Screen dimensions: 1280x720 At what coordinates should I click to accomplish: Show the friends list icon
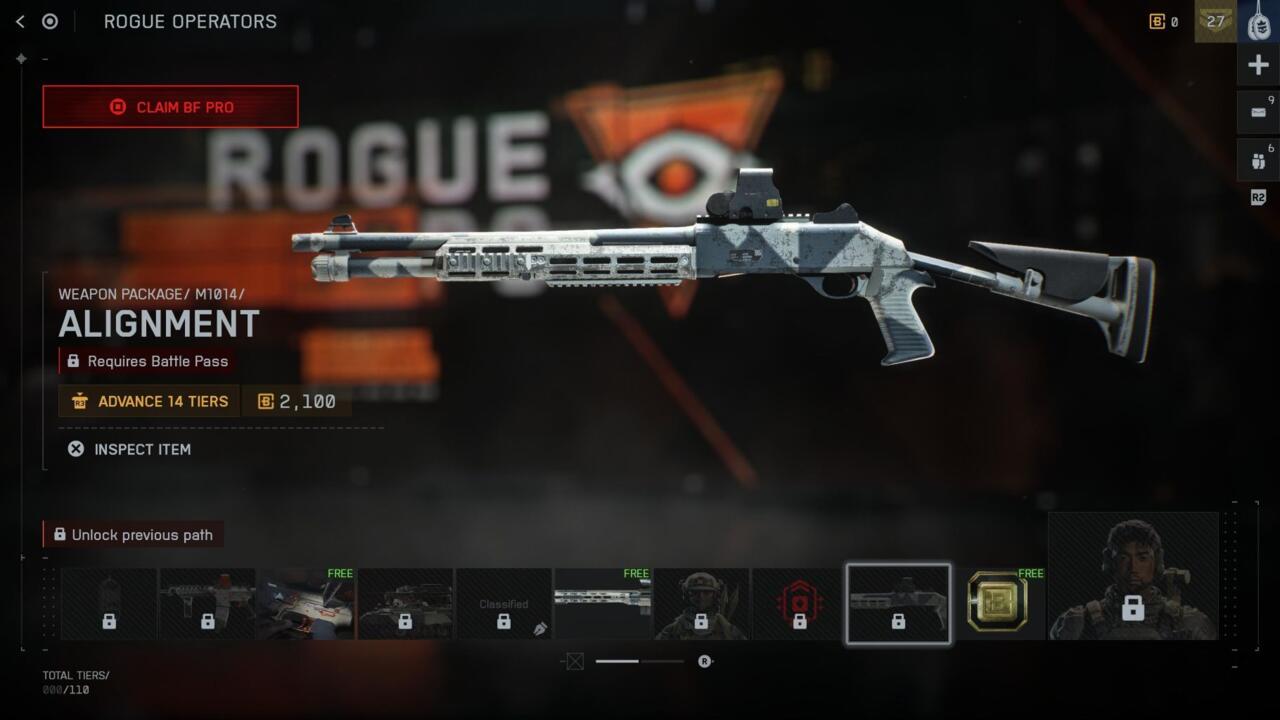pyautogui.click(x=1258, y=160)
